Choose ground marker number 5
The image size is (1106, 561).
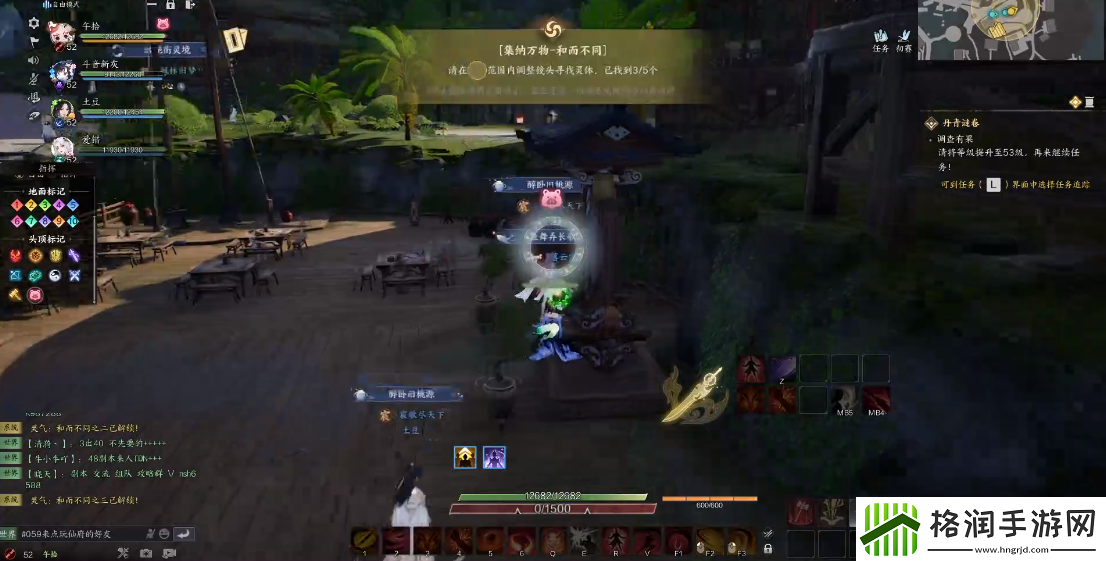[73, 205]
